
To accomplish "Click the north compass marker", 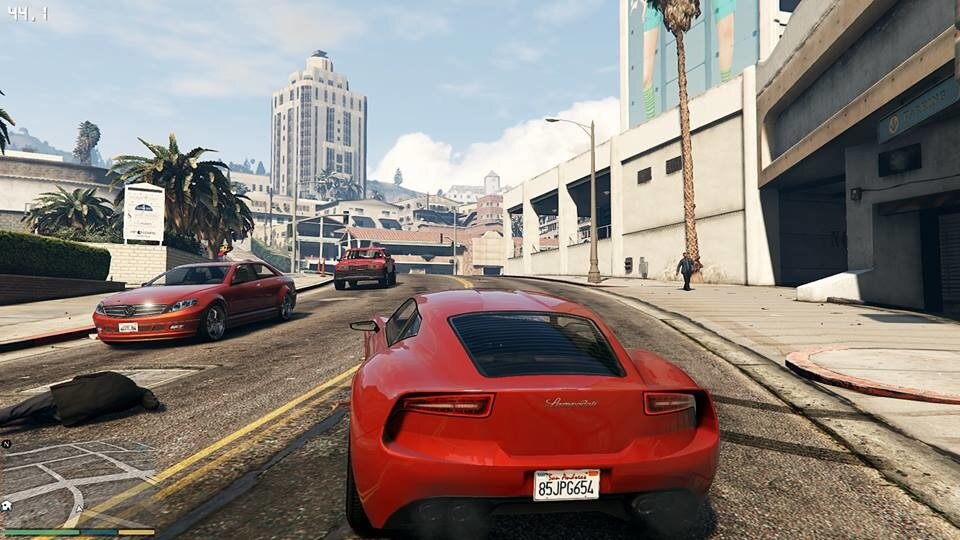I will [x=6, y=443].
